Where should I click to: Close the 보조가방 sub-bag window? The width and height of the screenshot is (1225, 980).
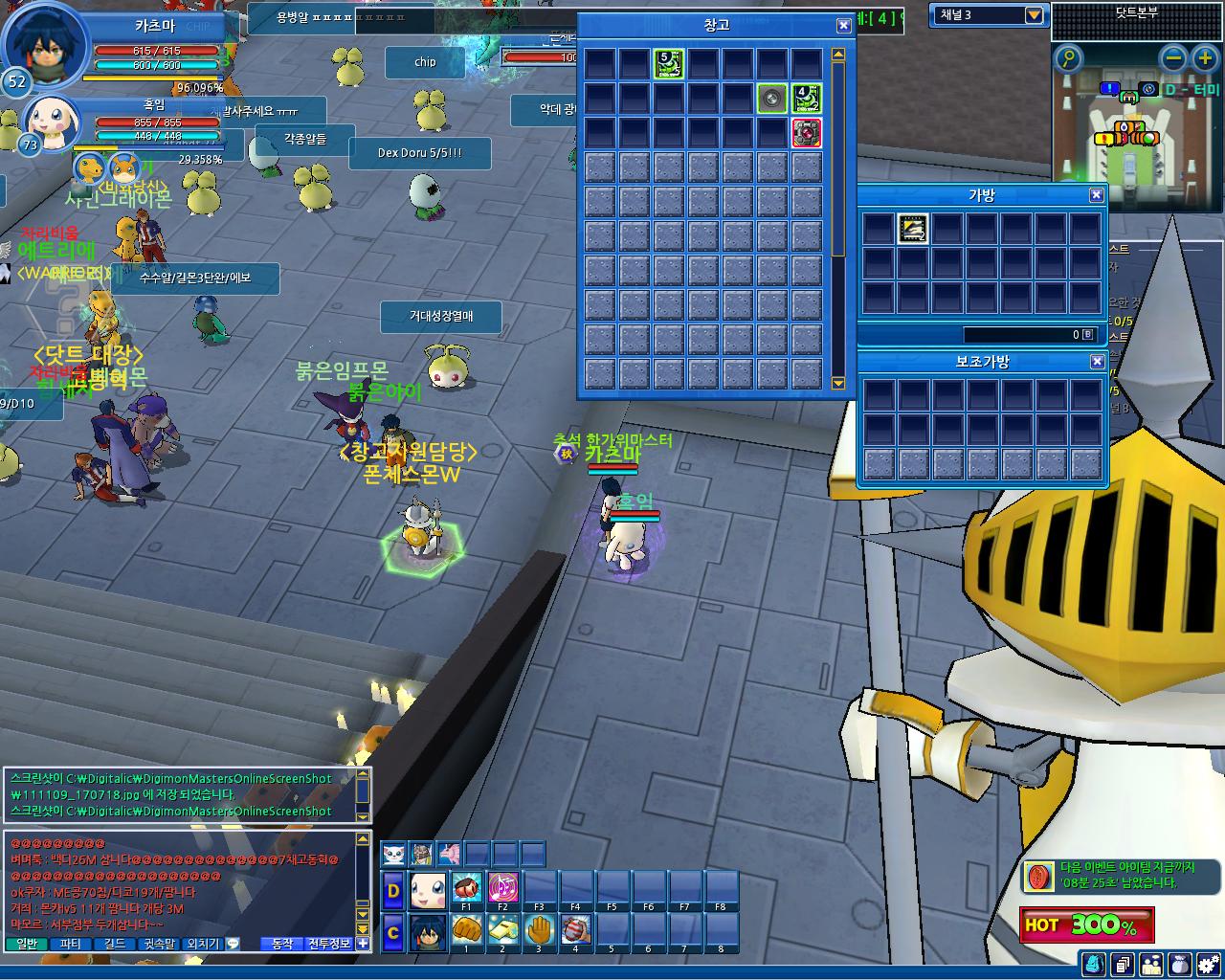tap(1097, 362)
